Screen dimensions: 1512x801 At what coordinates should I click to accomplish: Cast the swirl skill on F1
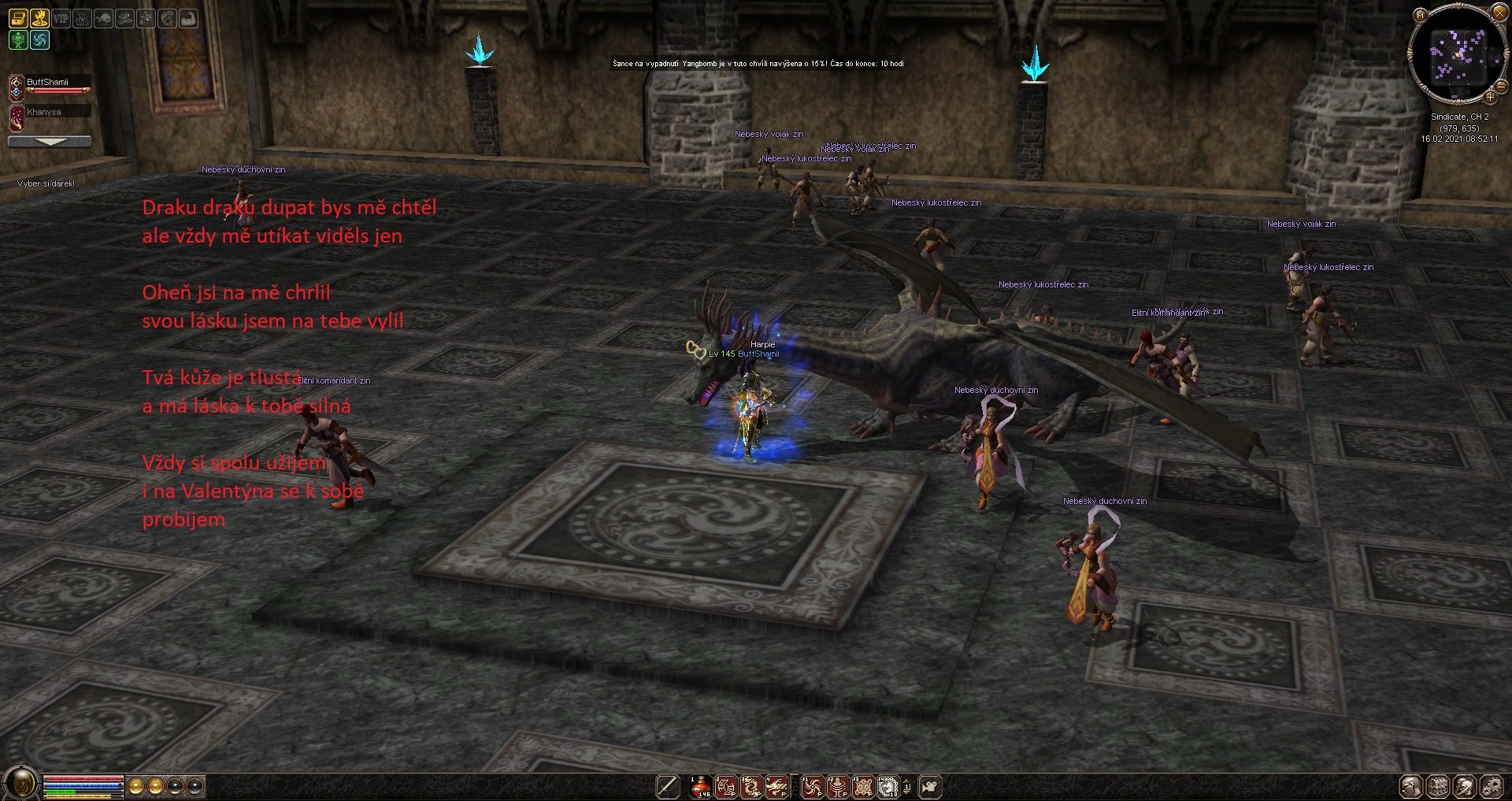(812, 786)
